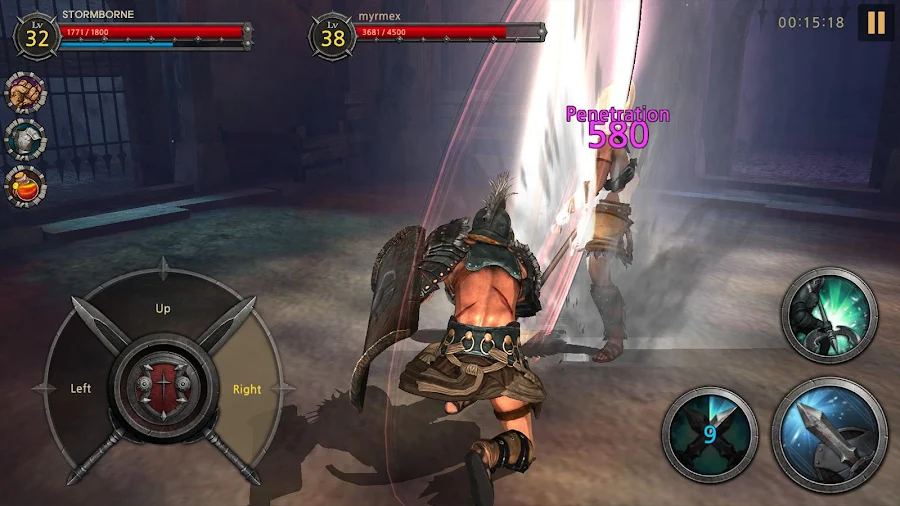
Task: Attack with the sword and shield button
Action: point(829,434)
